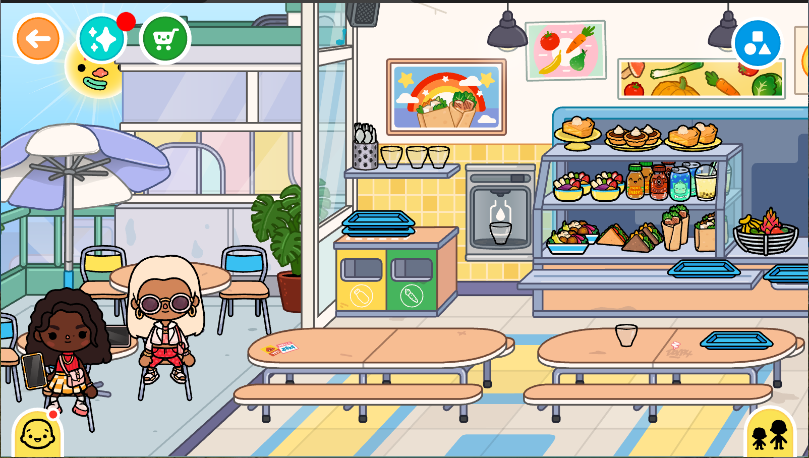
Task: Select the two-figures characters button
Action: (770, 434)
